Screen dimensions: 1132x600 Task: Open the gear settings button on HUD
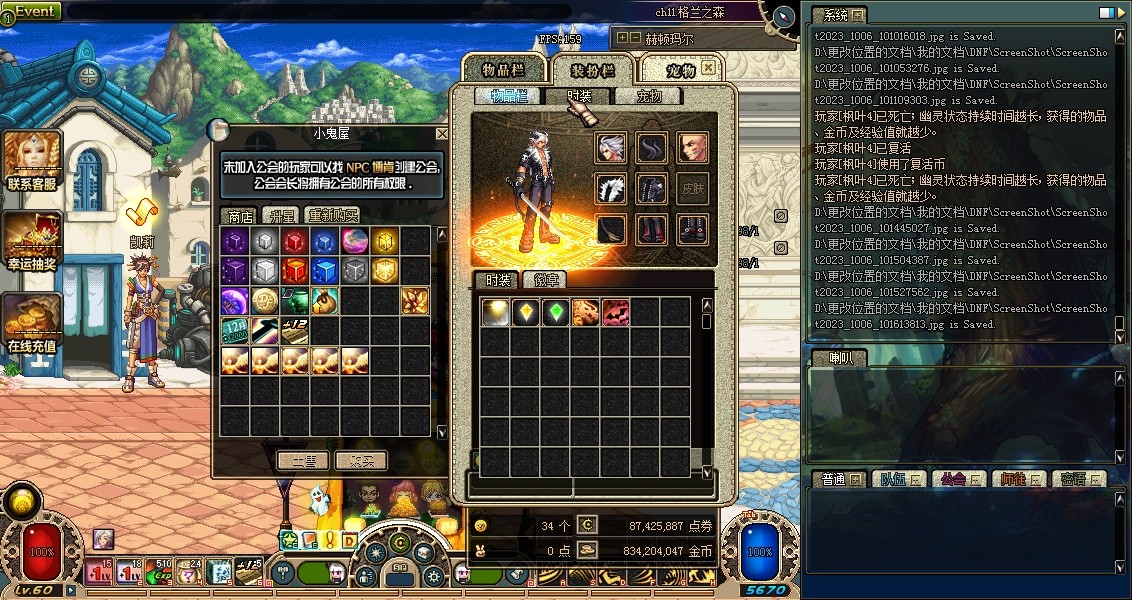433,577
